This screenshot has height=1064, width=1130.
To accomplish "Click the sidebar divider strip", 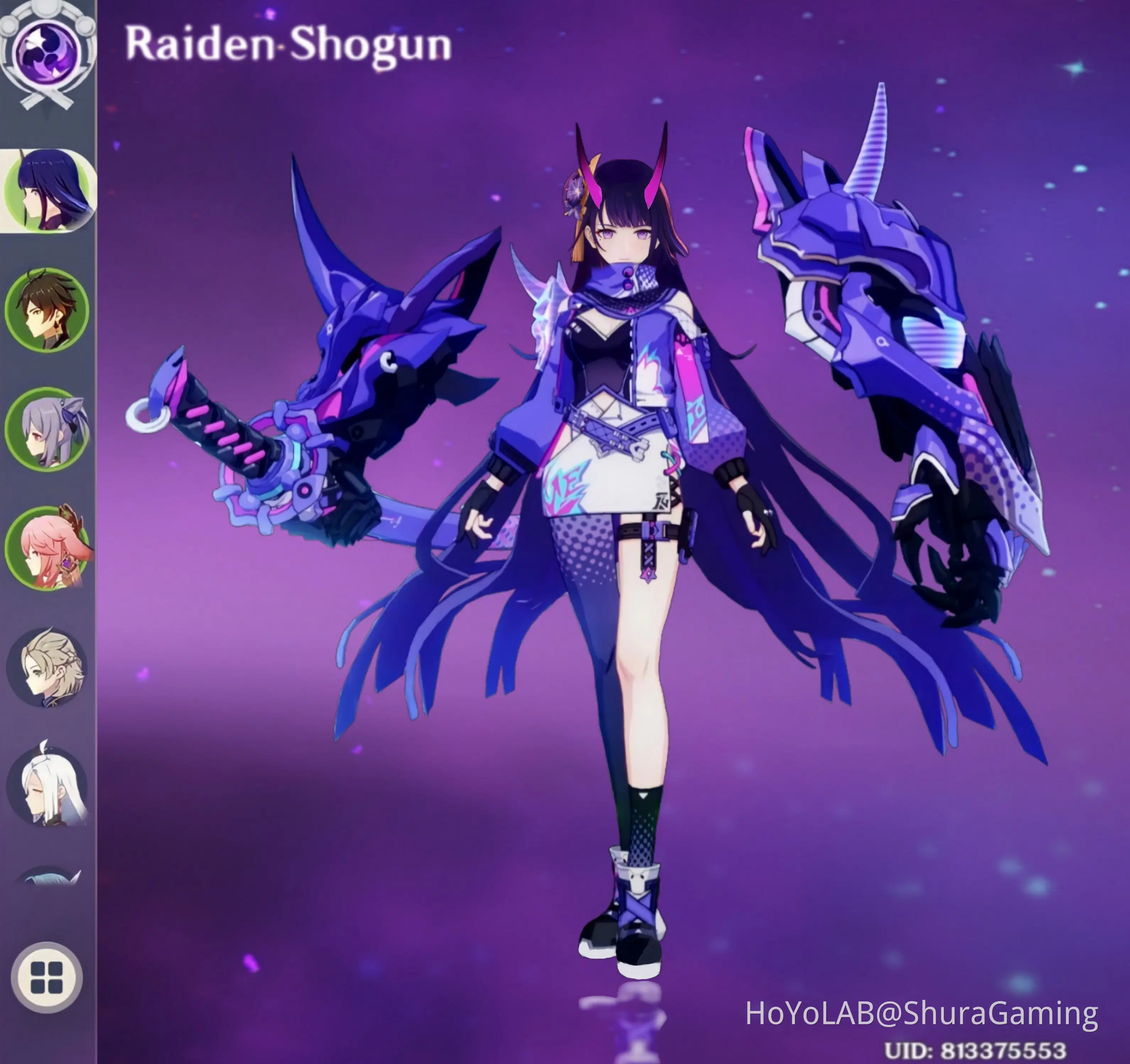I will pos(98,511).
